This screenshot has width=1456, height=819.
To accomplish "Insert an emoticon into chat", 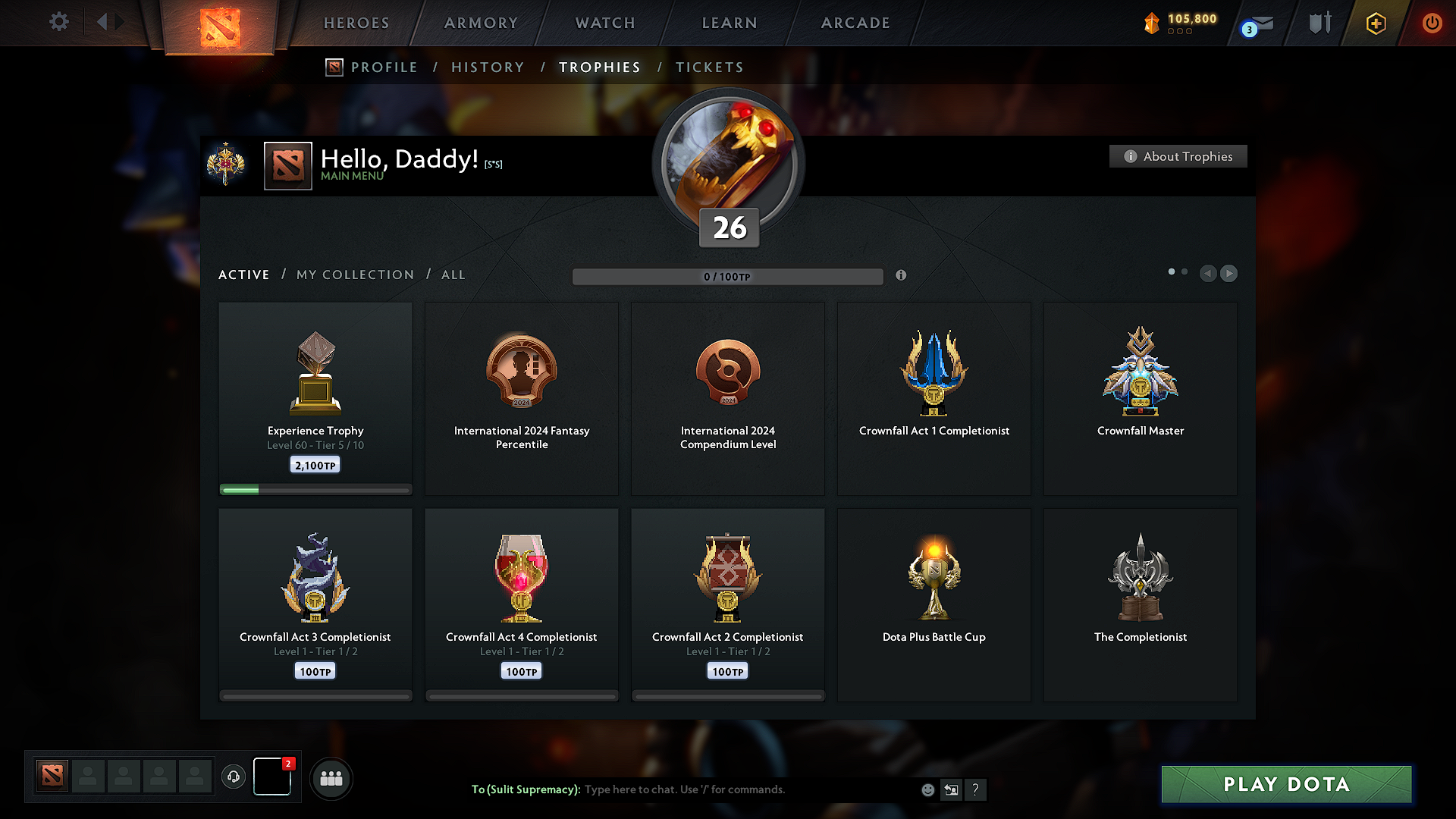I will (927, 789).
